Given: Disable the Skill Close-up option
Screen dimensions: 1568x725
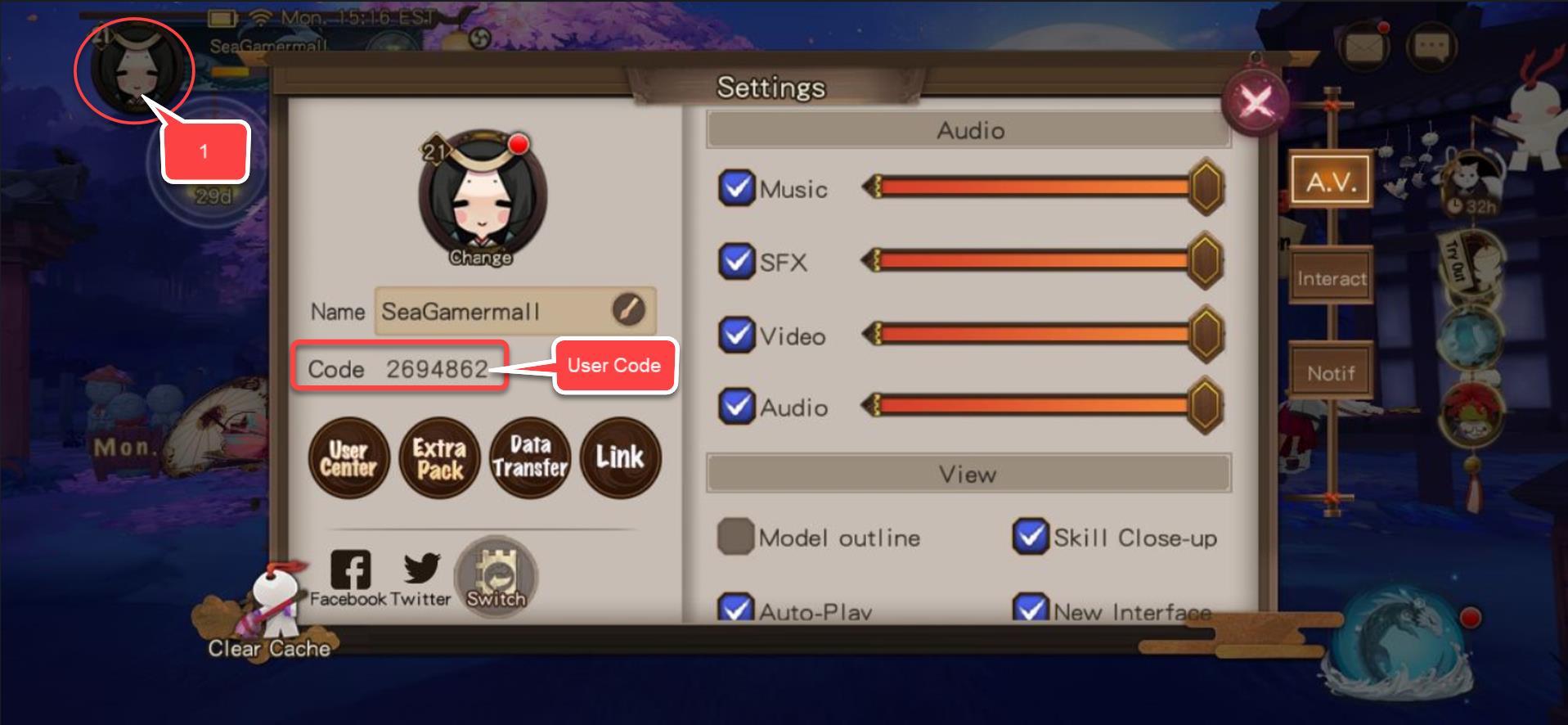Looking at the screenshot, I should click(1030, 537).
